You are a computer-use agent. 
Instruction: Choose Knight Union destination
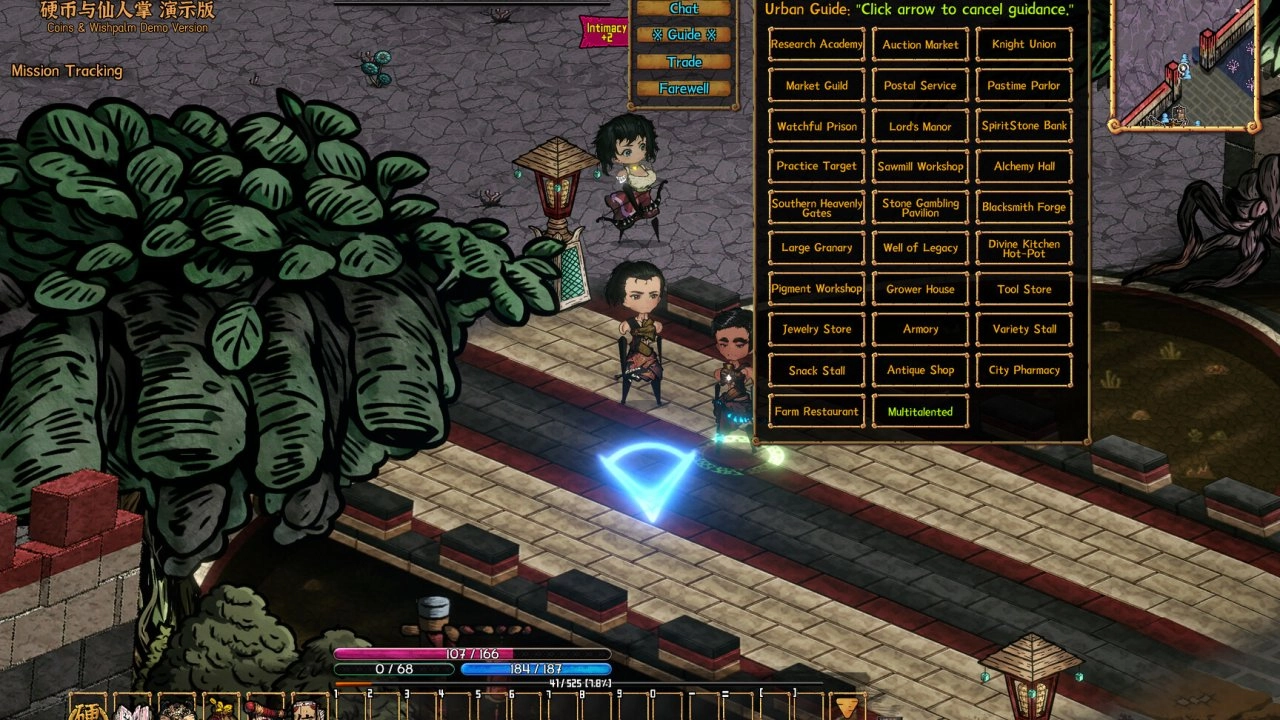coord(1023,45)
